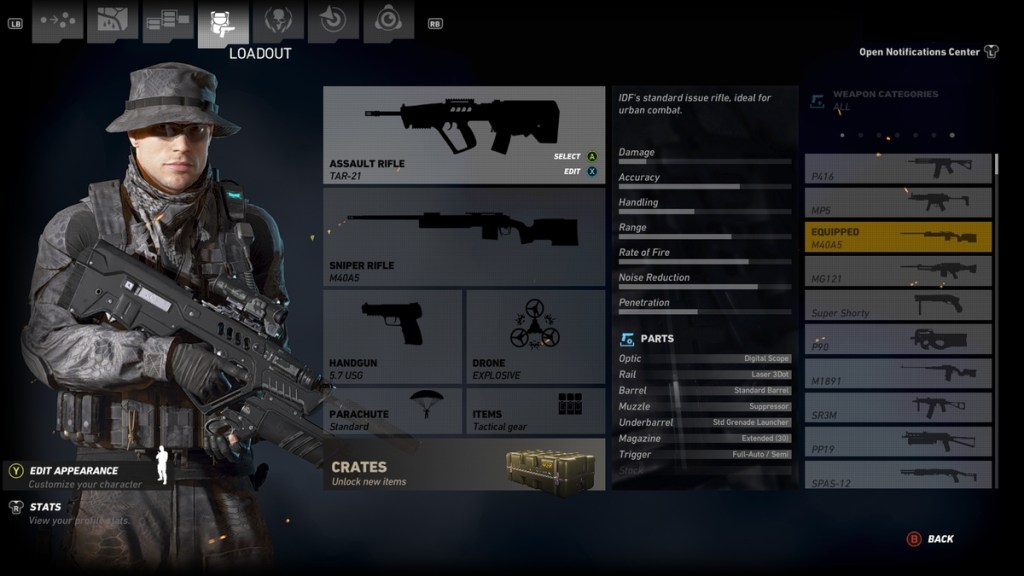This screenshot has height=576, width=1024.
Task: Choose the M1891 rifle entry
Action: click(x=898, y=373)
